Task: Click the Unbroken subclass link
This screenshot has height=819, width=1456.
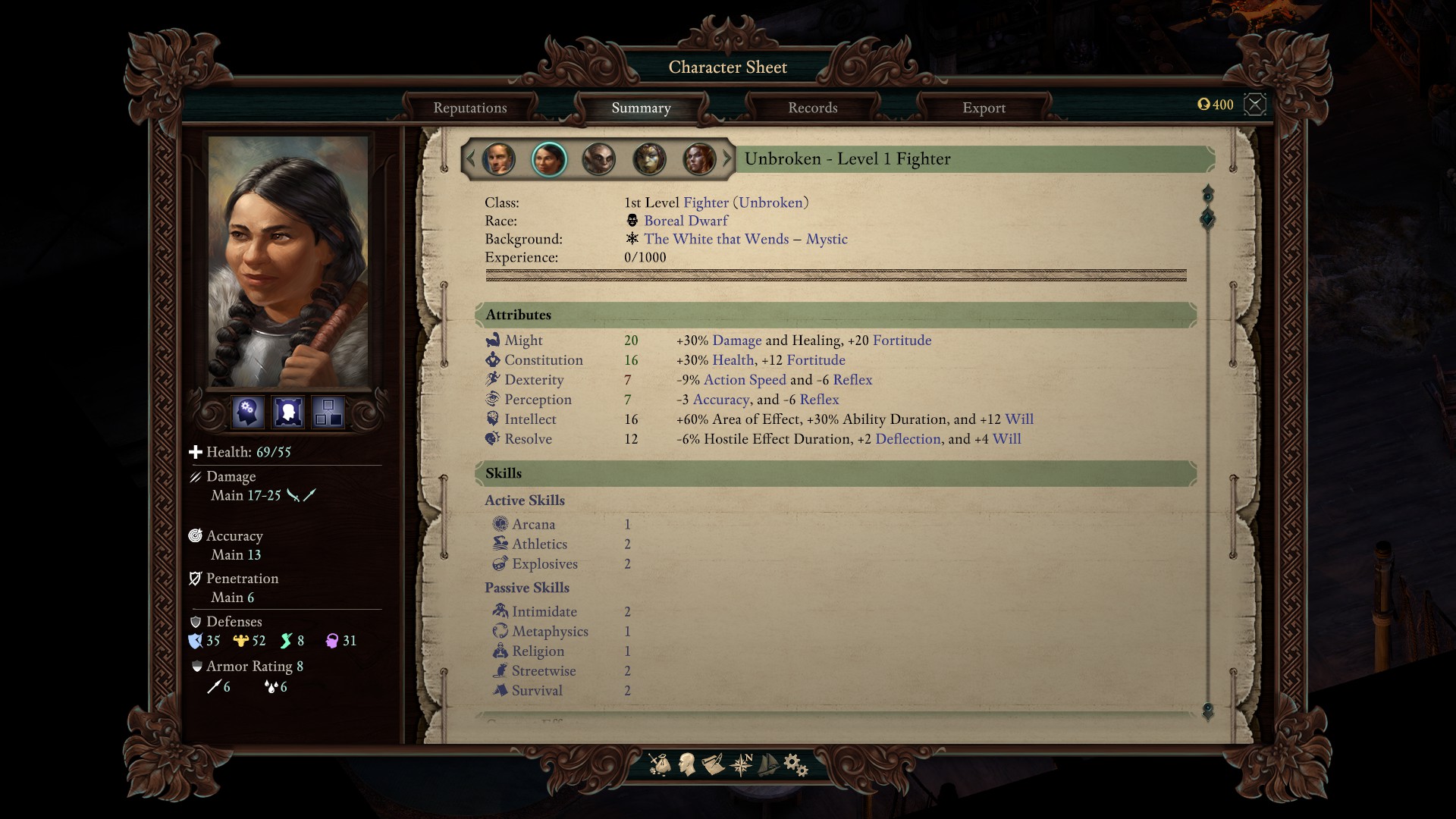Action: pos(770,202)
